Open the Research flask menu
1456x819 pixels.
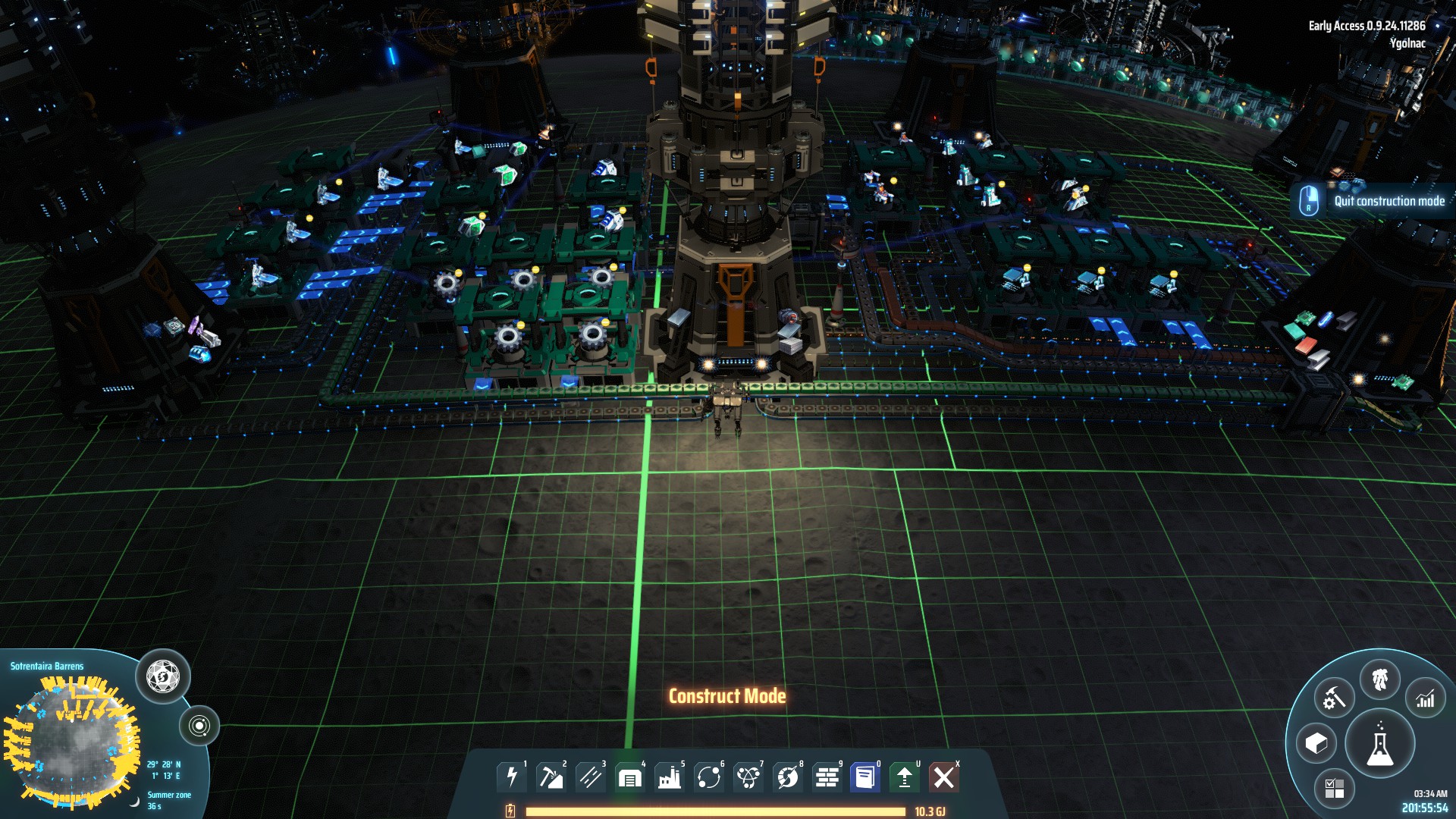1379,743
